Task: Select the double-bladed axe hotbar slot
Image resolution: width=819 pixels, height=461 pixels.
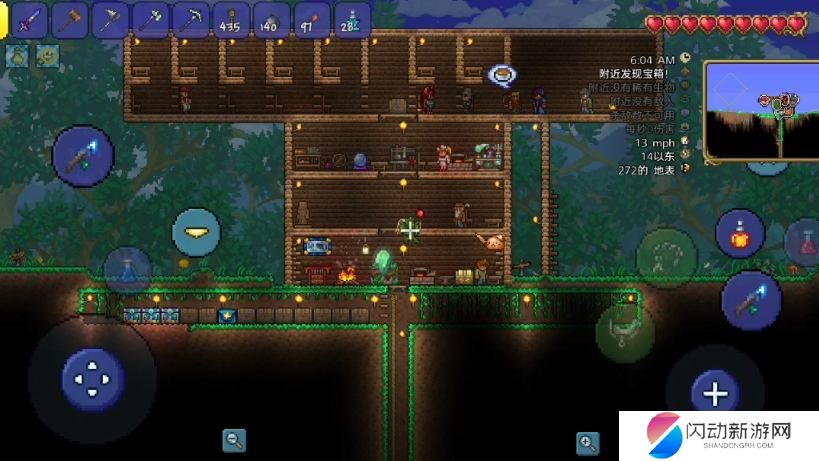Action: point(150,19)
